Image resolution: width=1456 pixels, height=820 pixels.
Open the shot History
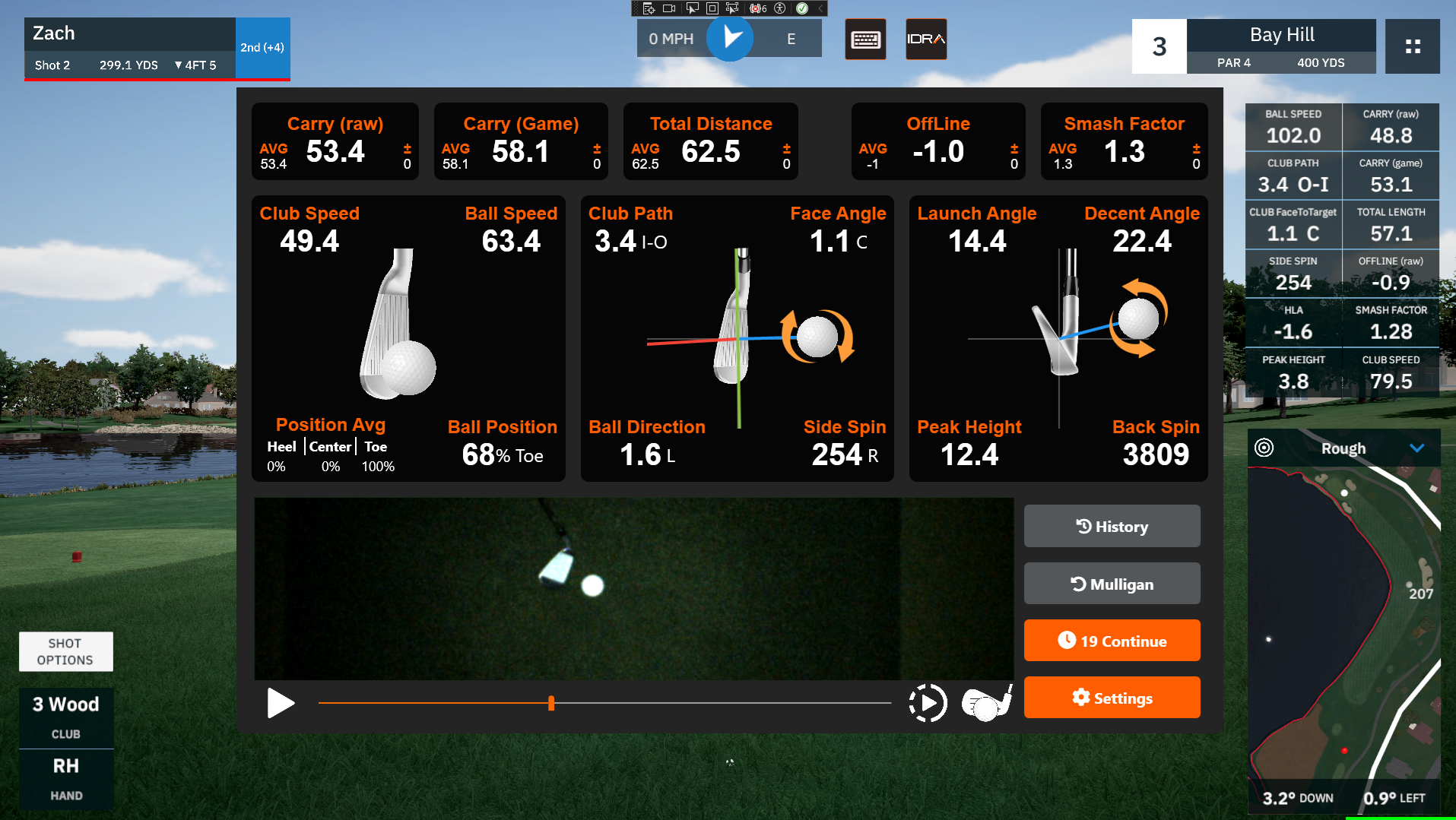1112,526
